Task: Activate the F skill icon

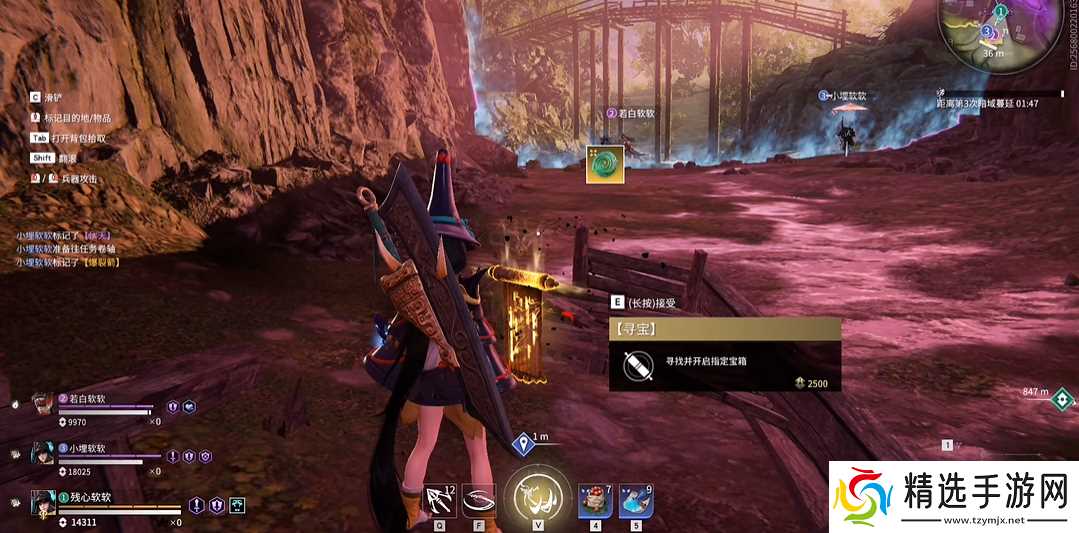Action: pyautogui.click(x=479, y=497)
